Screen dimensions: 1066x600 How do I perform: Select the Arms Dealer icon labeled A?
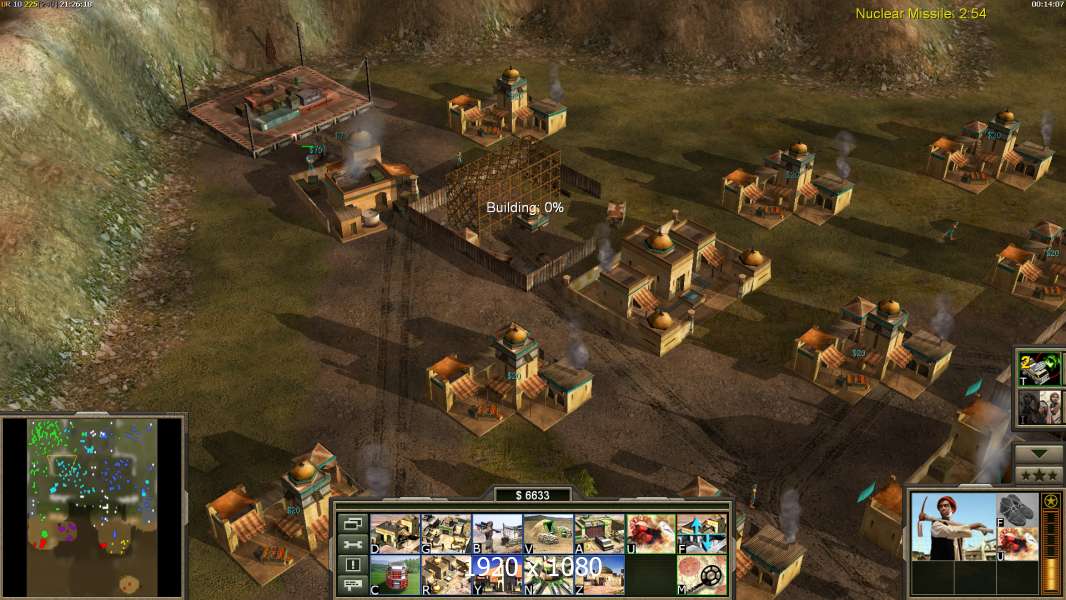pos(599,533)
